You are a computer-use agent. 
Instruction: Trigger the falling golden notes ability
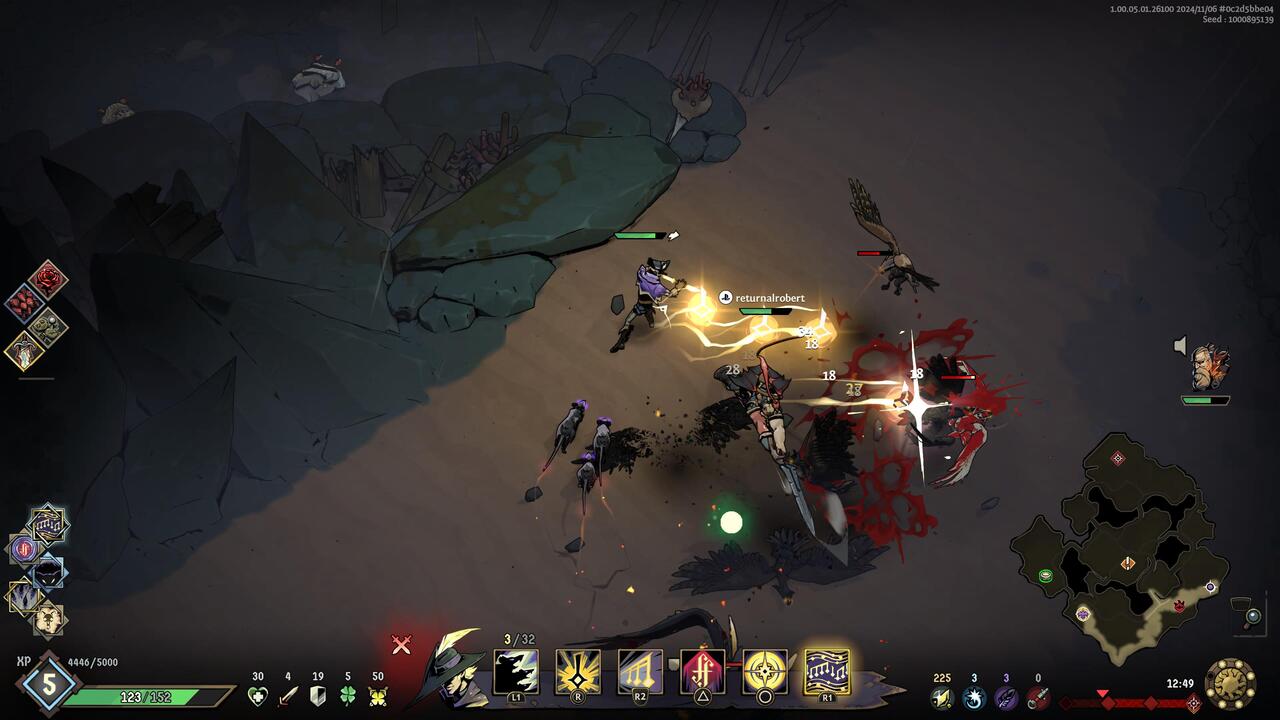point(640,671)
